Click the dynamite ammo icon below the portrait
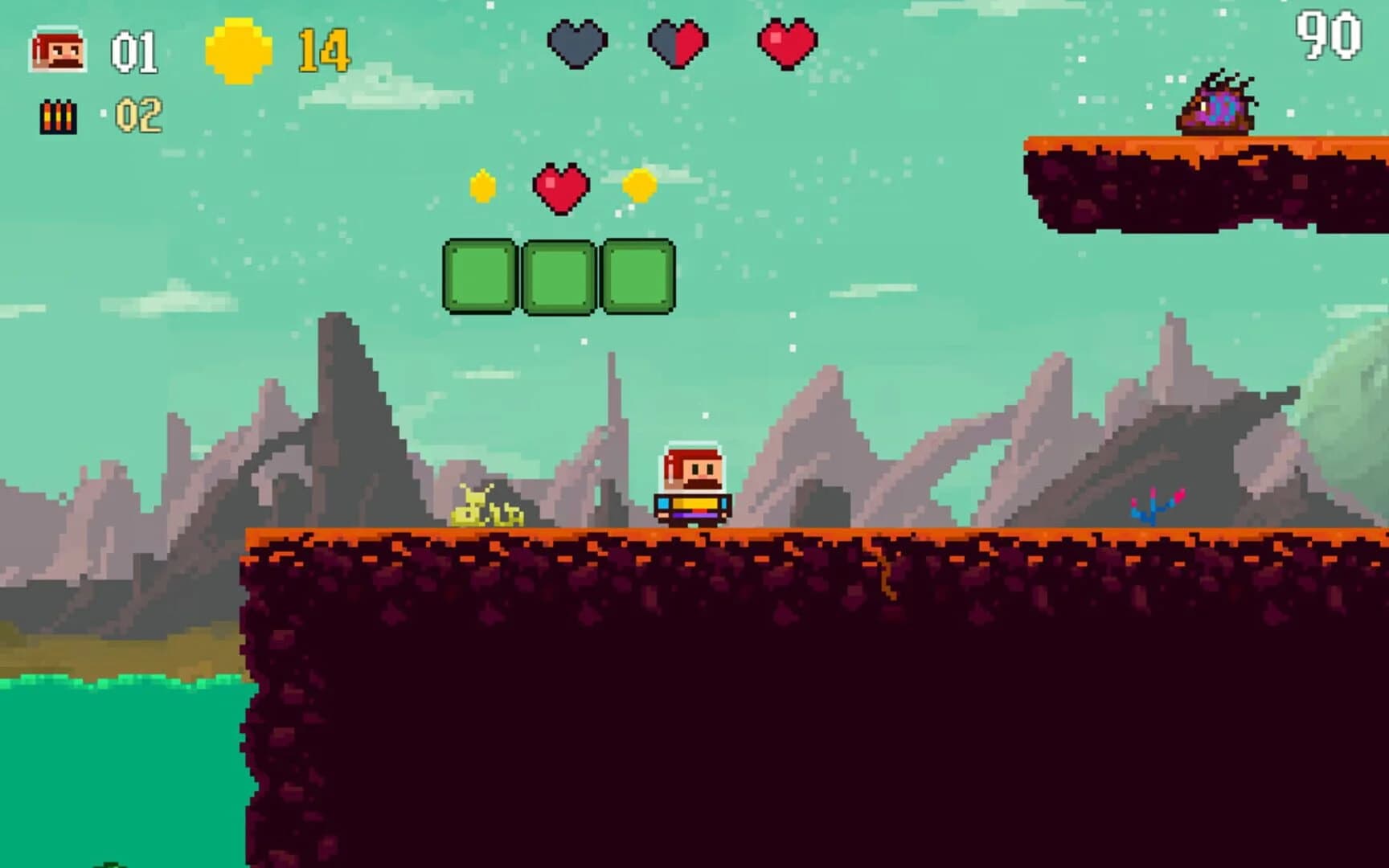Screen dimensions: 1389x868 click(59, 117)
